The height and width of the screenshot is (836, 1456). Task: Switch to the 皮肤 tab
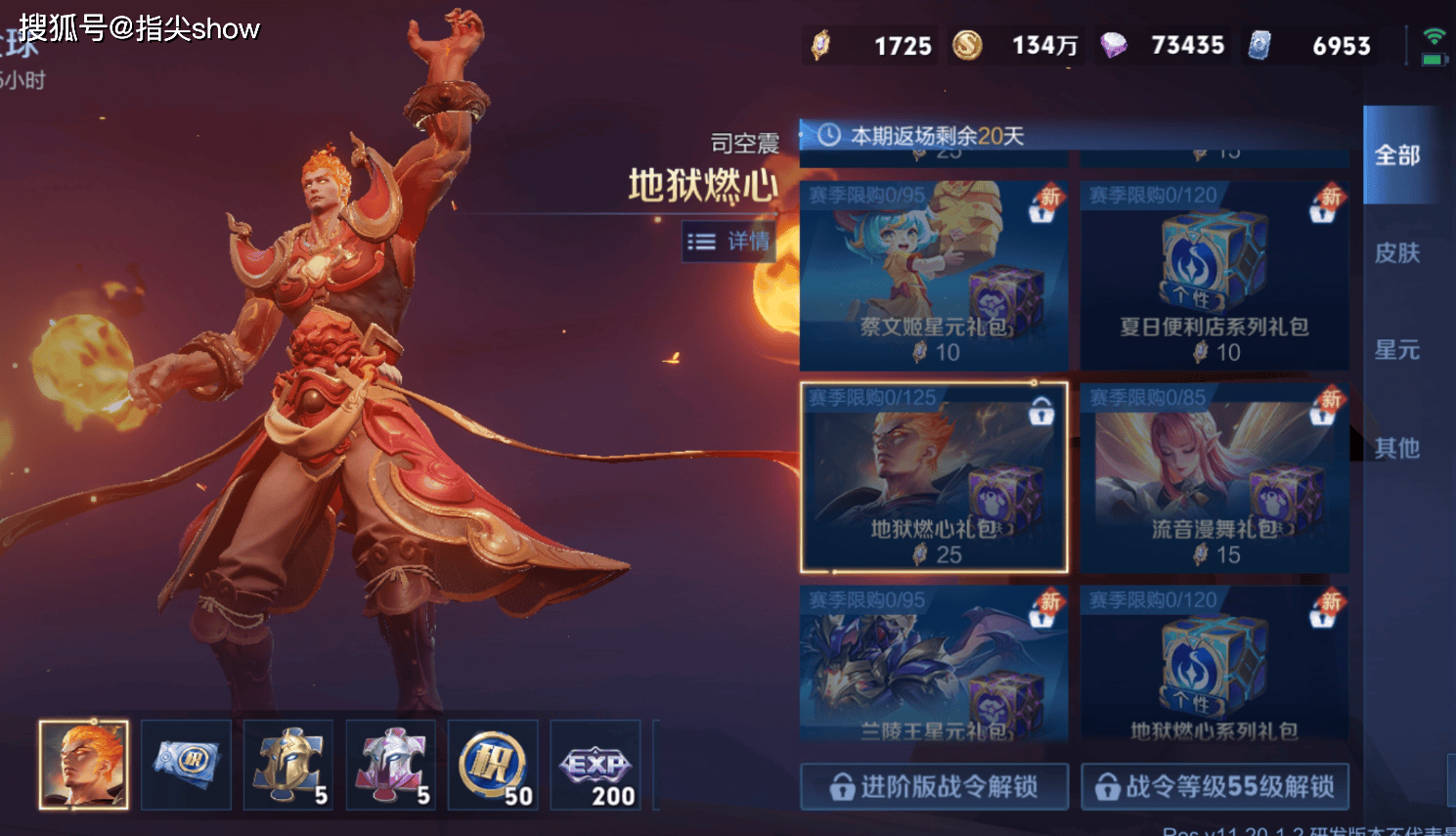click(1396, 253)
